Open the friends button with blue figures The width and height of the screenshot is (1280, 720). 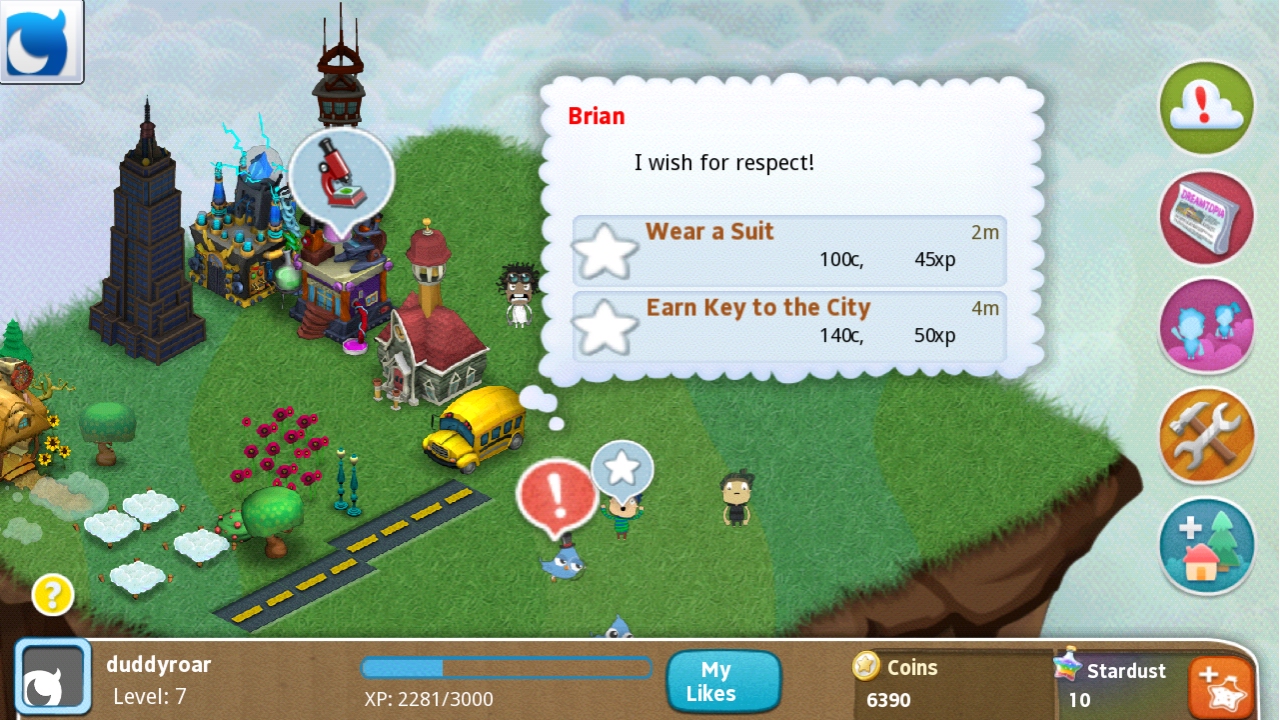1206,326
